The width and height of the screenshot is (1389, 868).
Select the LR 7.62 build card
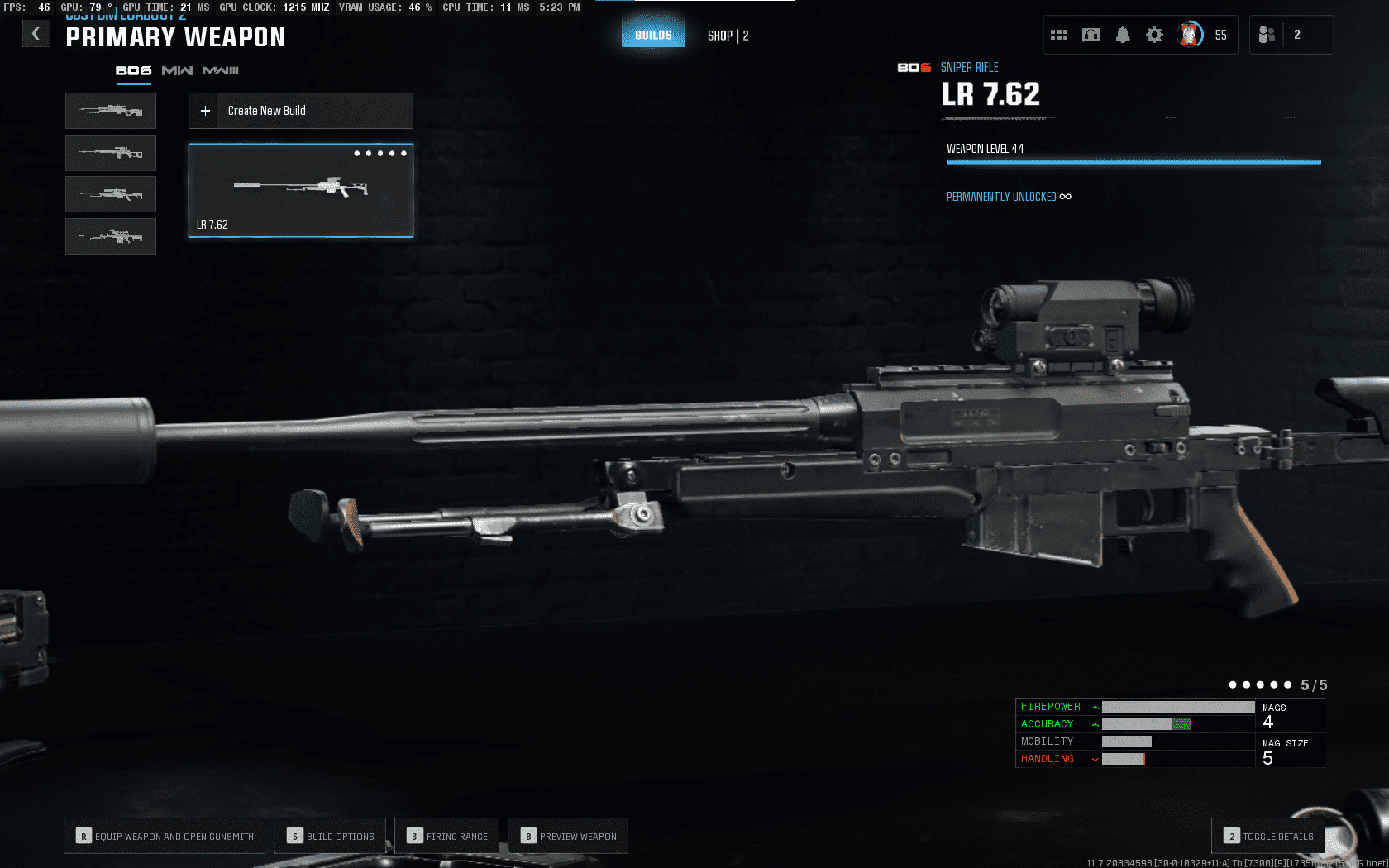pos(301,191)
